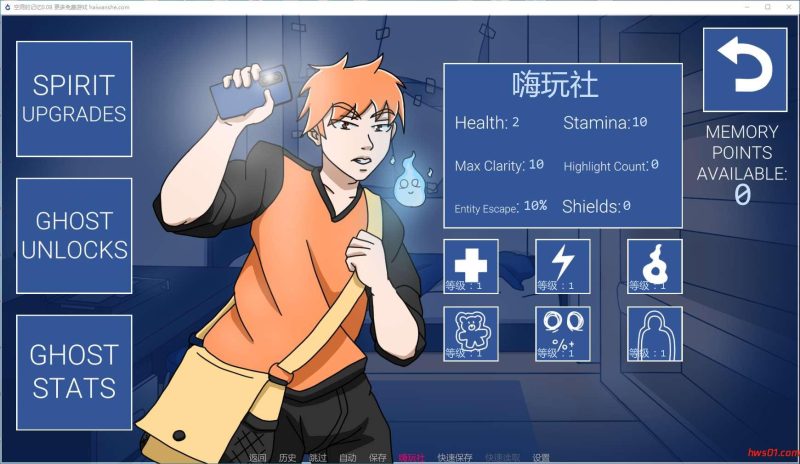Choose 快速保存 quick save

(x=455, y=458)
